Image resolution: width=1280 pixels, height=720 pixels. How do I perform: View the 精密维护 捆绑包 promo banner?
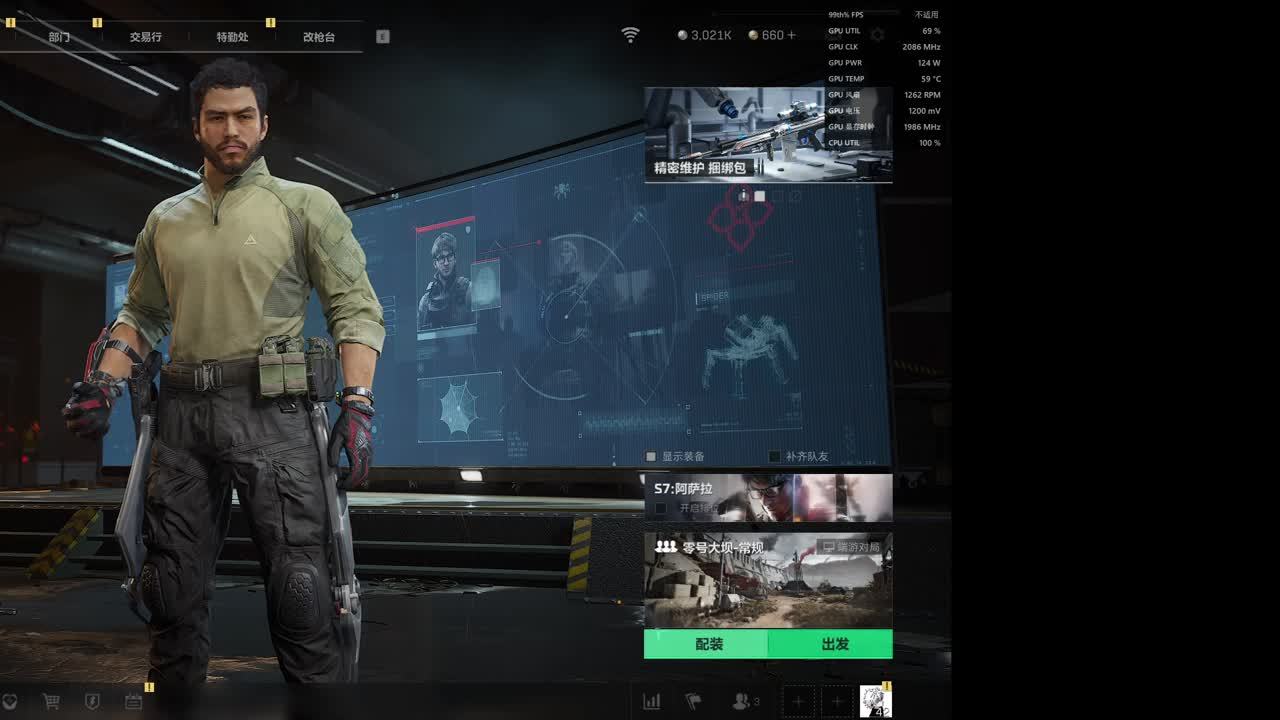767,134
